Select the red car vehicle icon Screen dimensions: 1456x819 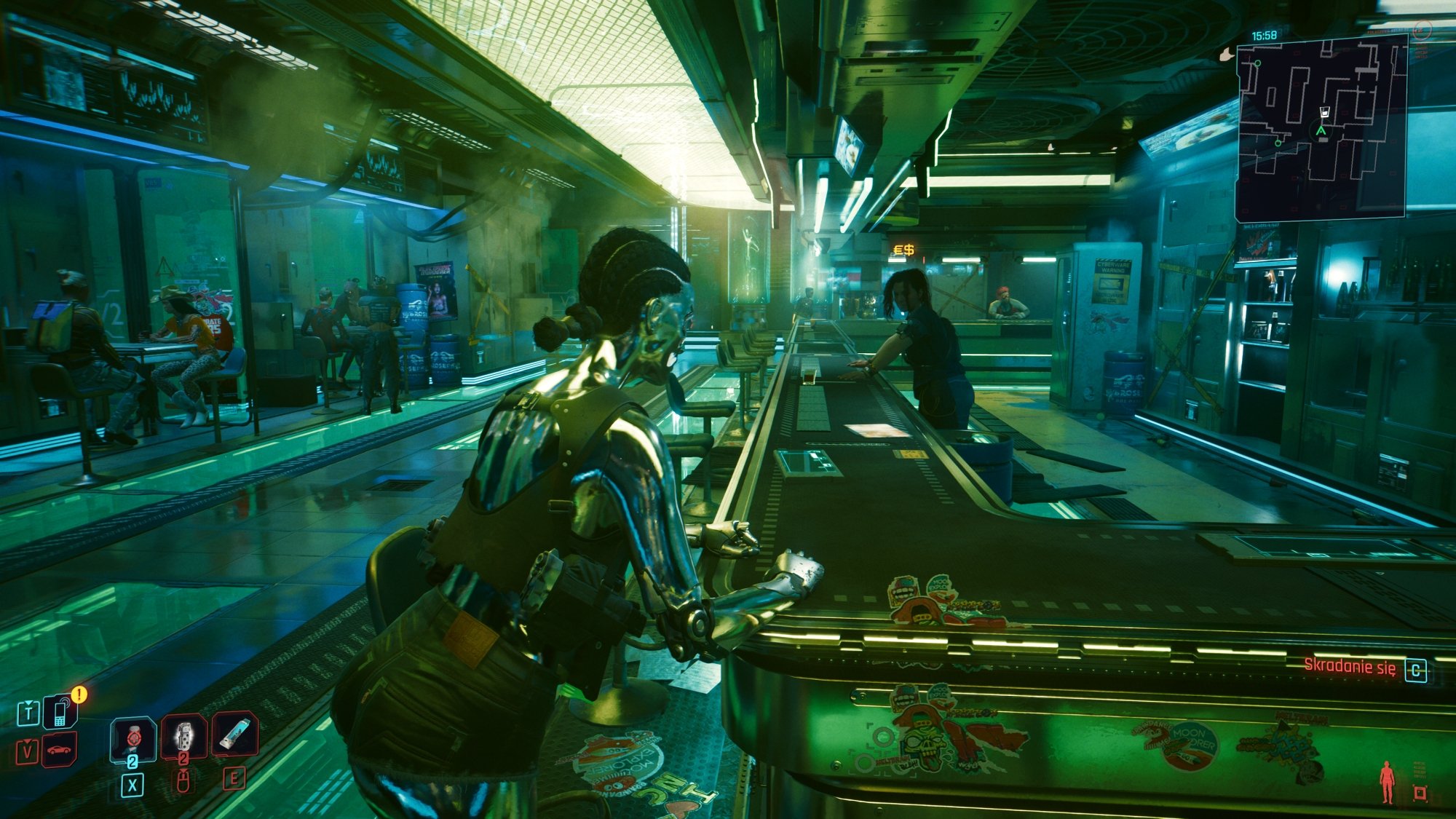pyautogui.click(x=60, y=750)
